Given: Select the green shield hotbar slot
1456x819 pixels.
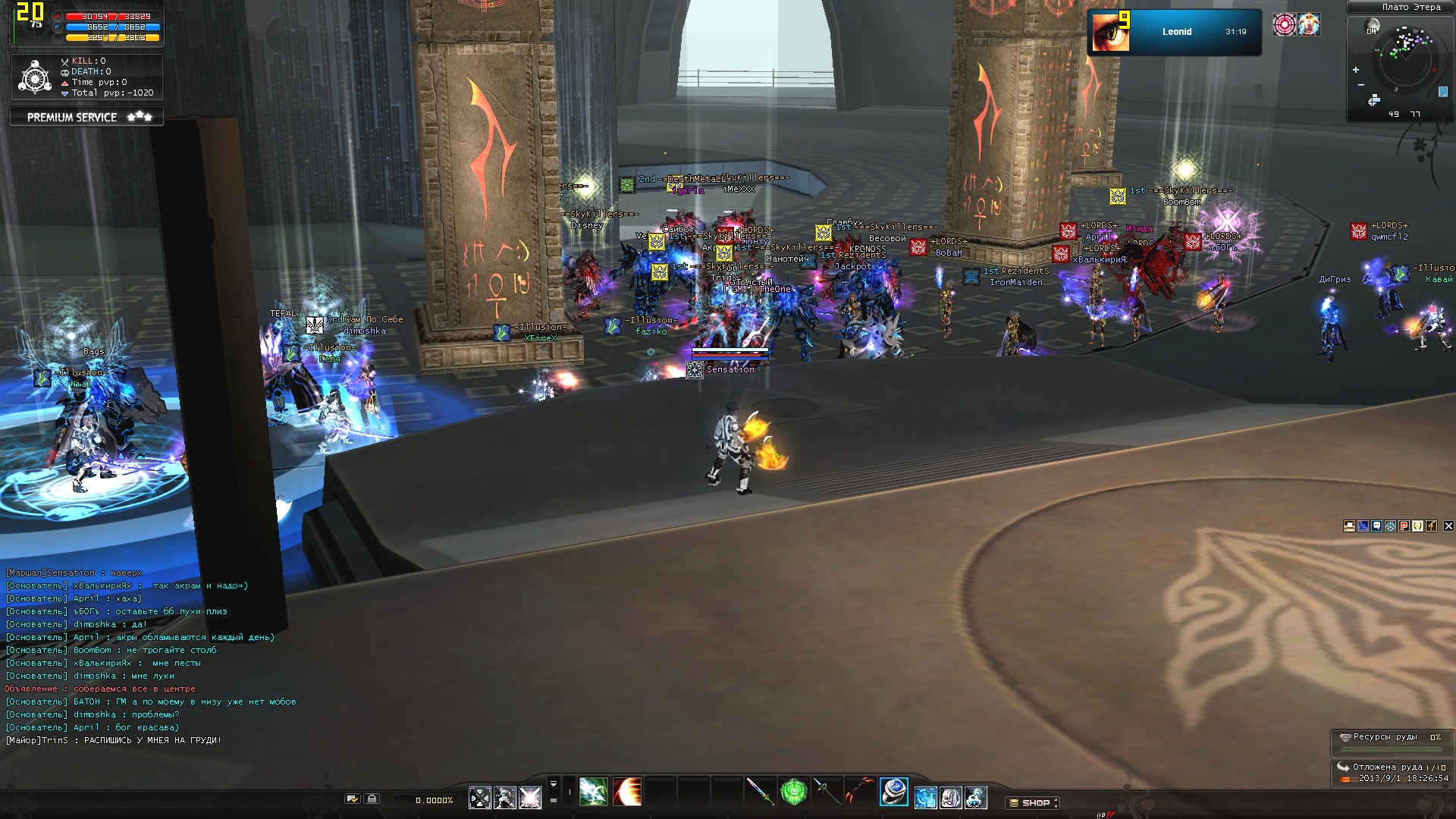Looking at the screenshot, I should click(x=793, y=792).
